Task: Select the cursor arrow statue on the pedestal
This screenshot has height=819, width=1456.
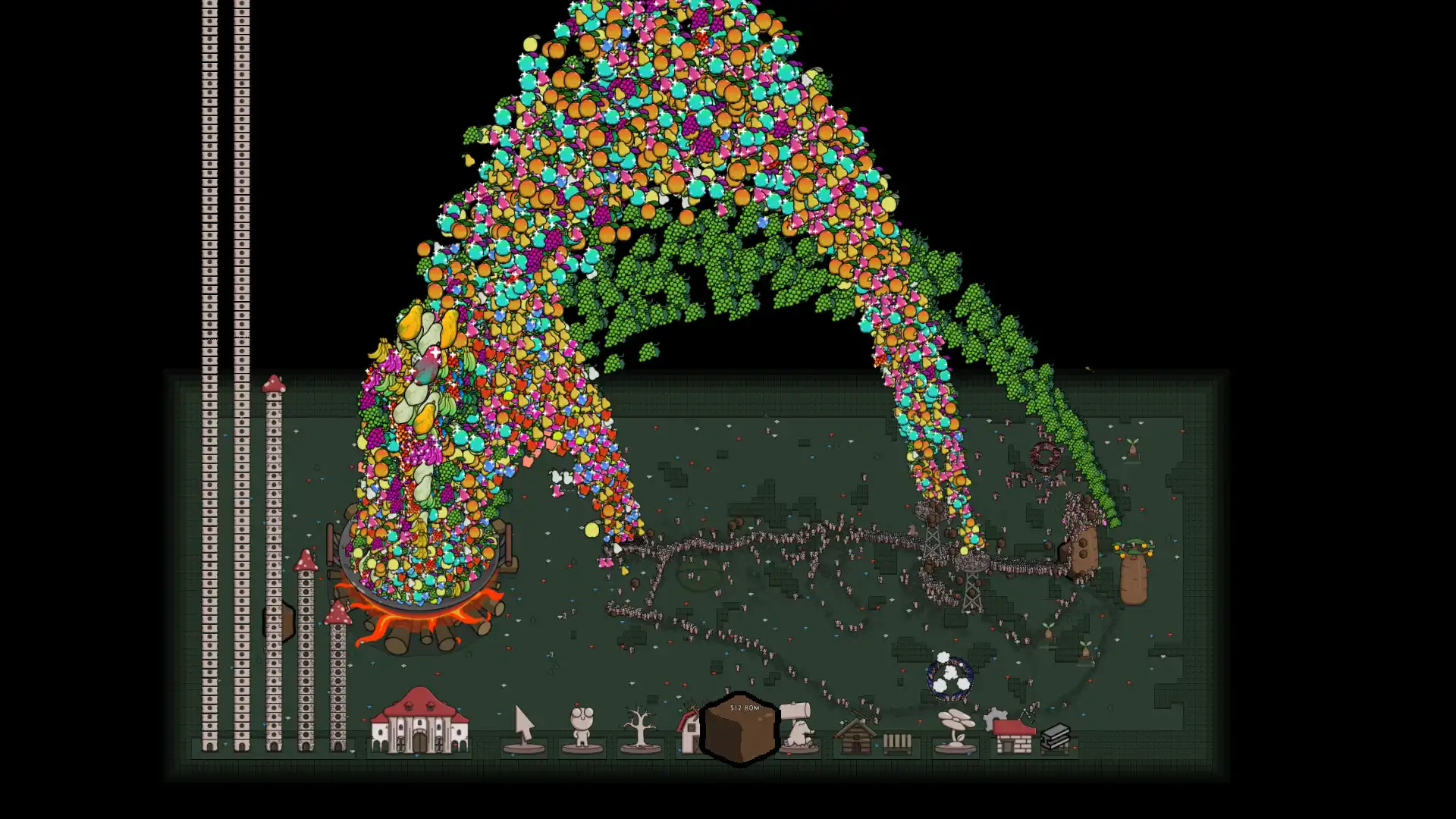Action: tap(525, 726)
